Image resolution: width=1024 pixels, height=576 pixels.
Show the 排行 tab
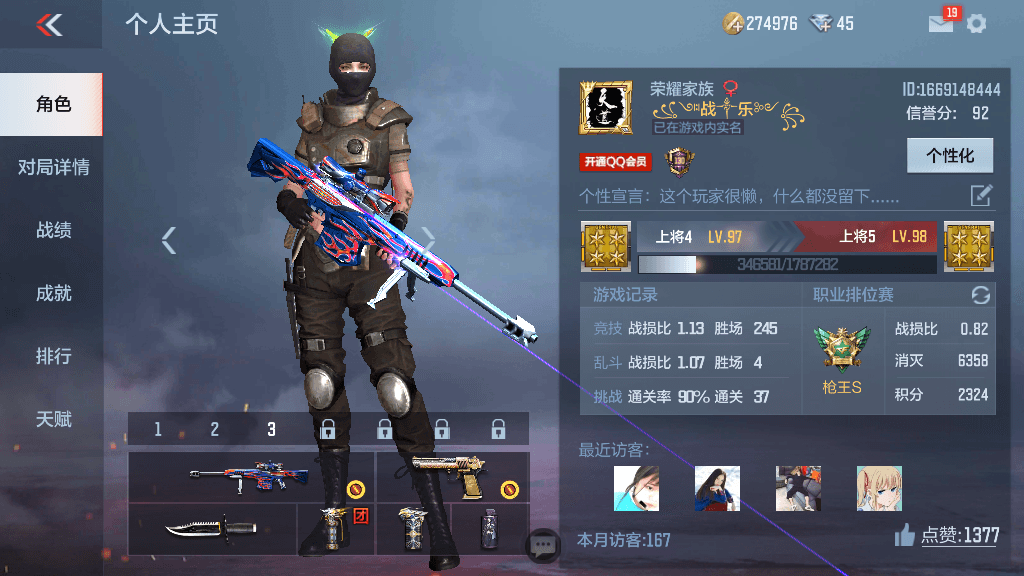tap(53, 356)
